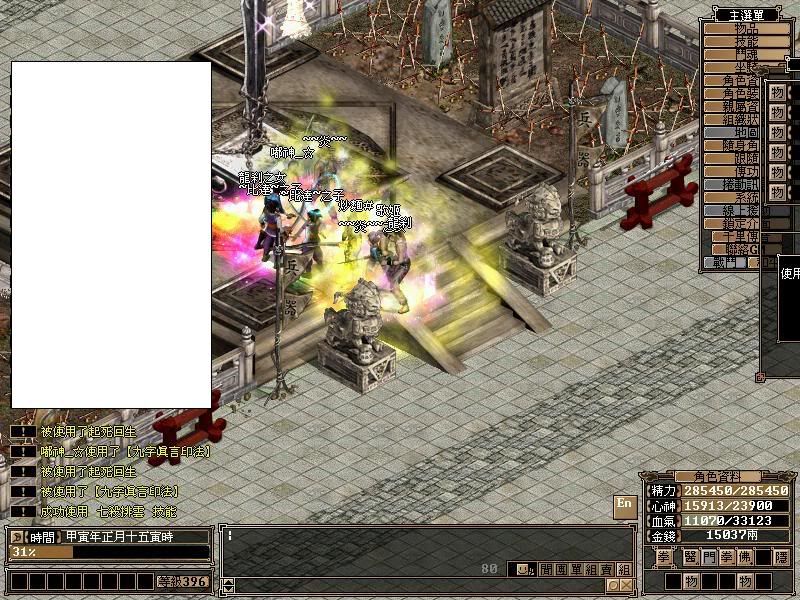Click the circle button beside chat X
Viewport: 800px width, 600px height.
(x=613, y=585)
